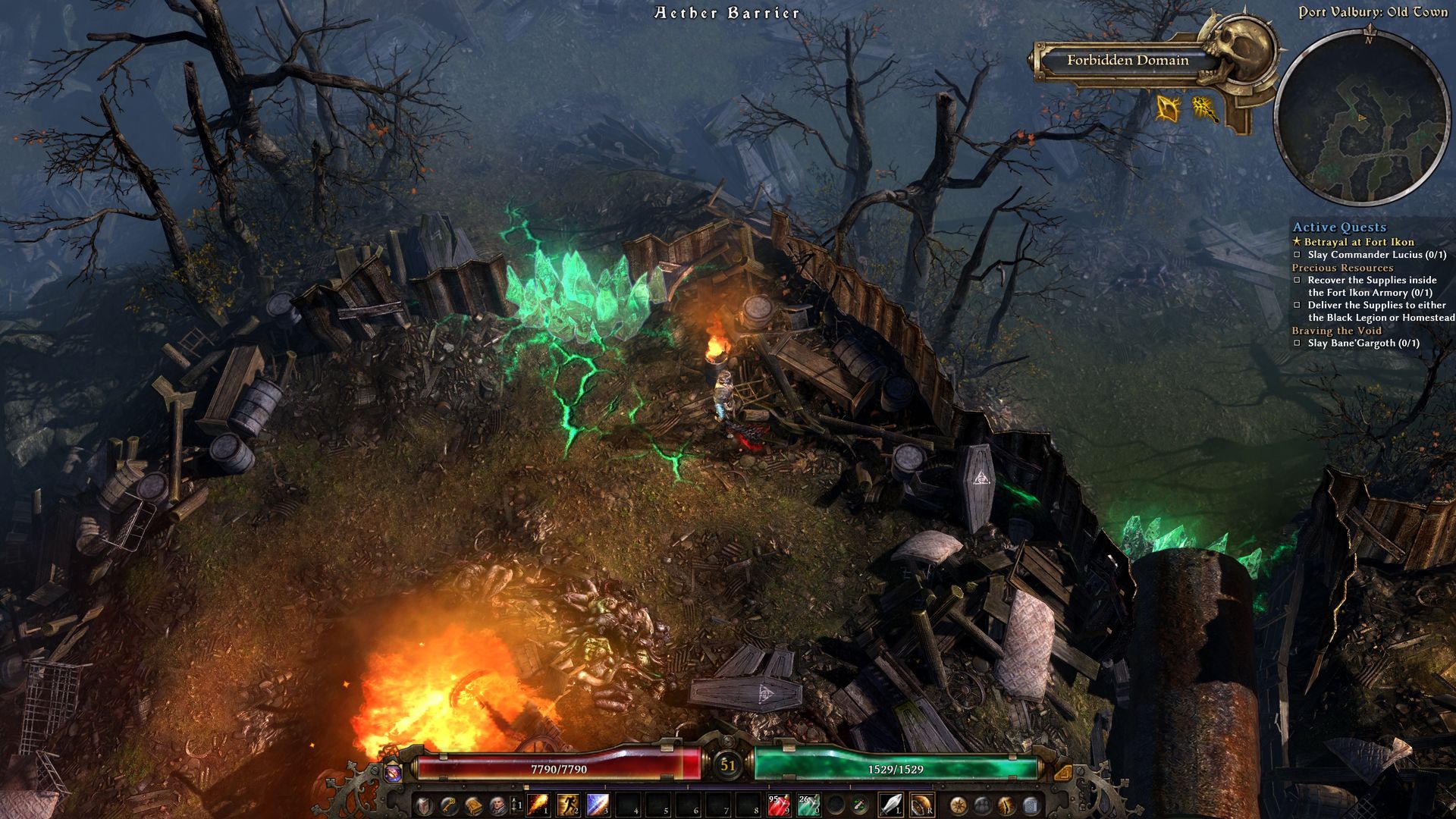Activate the flaming strike skill in slot 1
Screen dimensions: 1456x819
pos(537,805)
